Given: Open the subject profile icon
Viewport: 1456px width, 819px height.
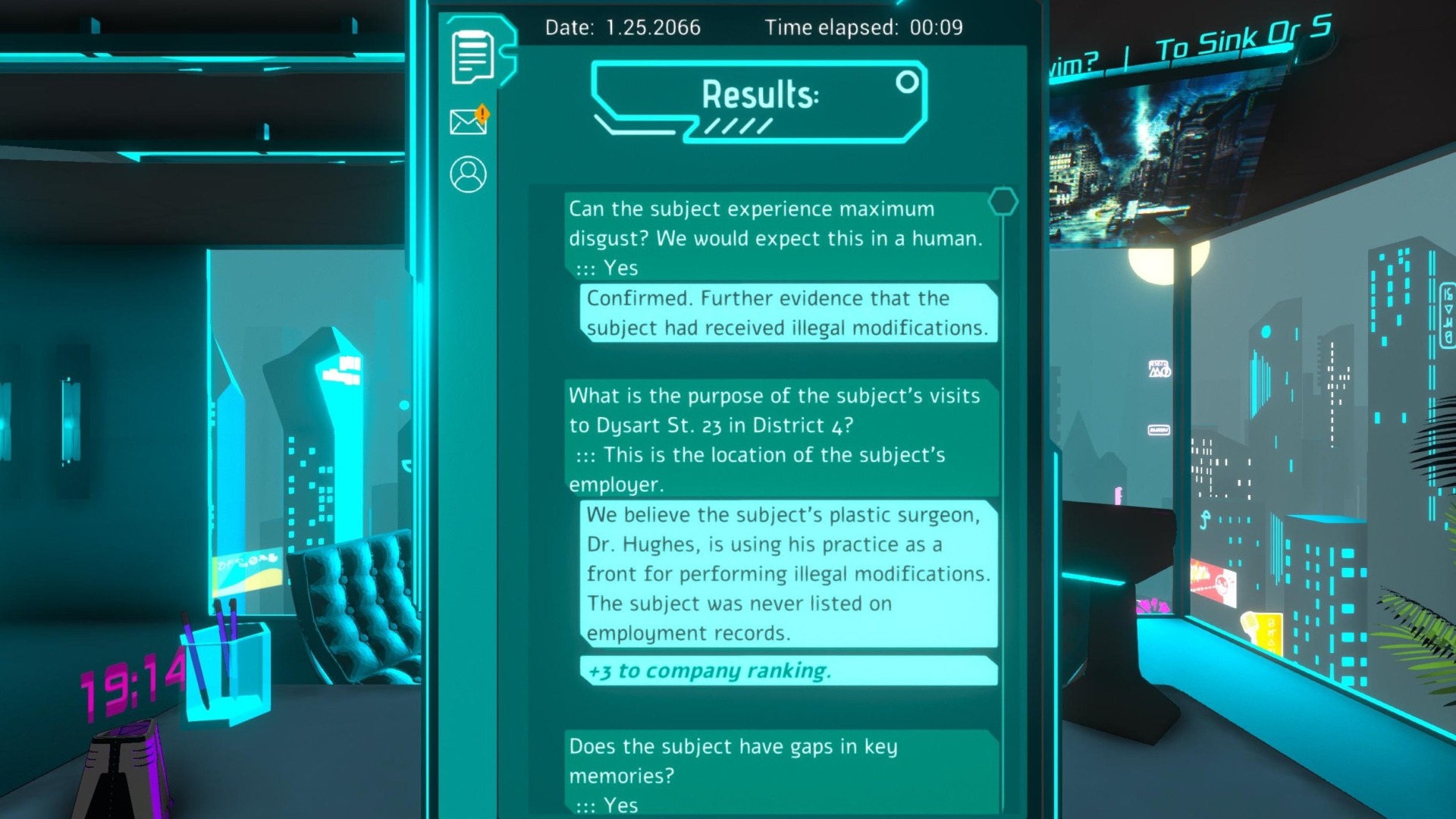Looking at the screenshot, I should pyautogui.click(x=467, y=174).
